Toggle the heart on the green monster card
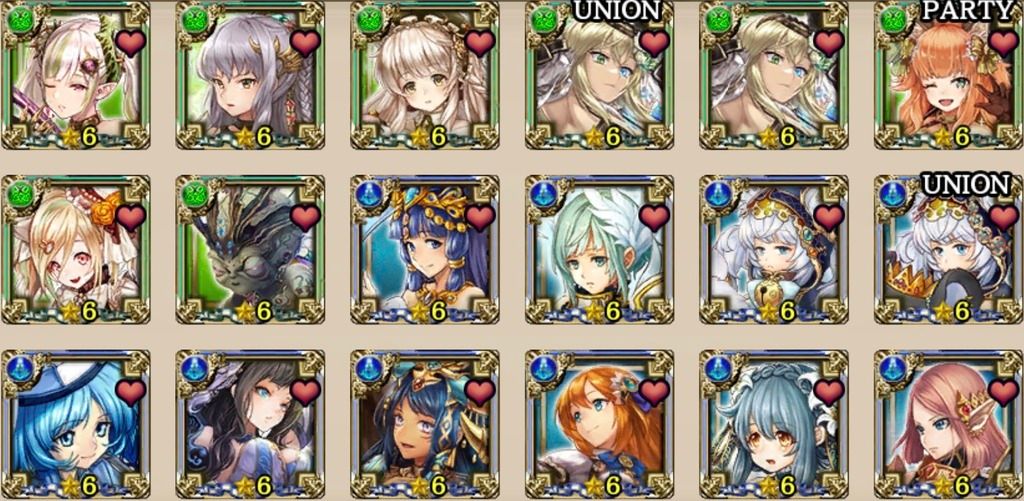Screen dimensions: 1024x501 point(305,216)
